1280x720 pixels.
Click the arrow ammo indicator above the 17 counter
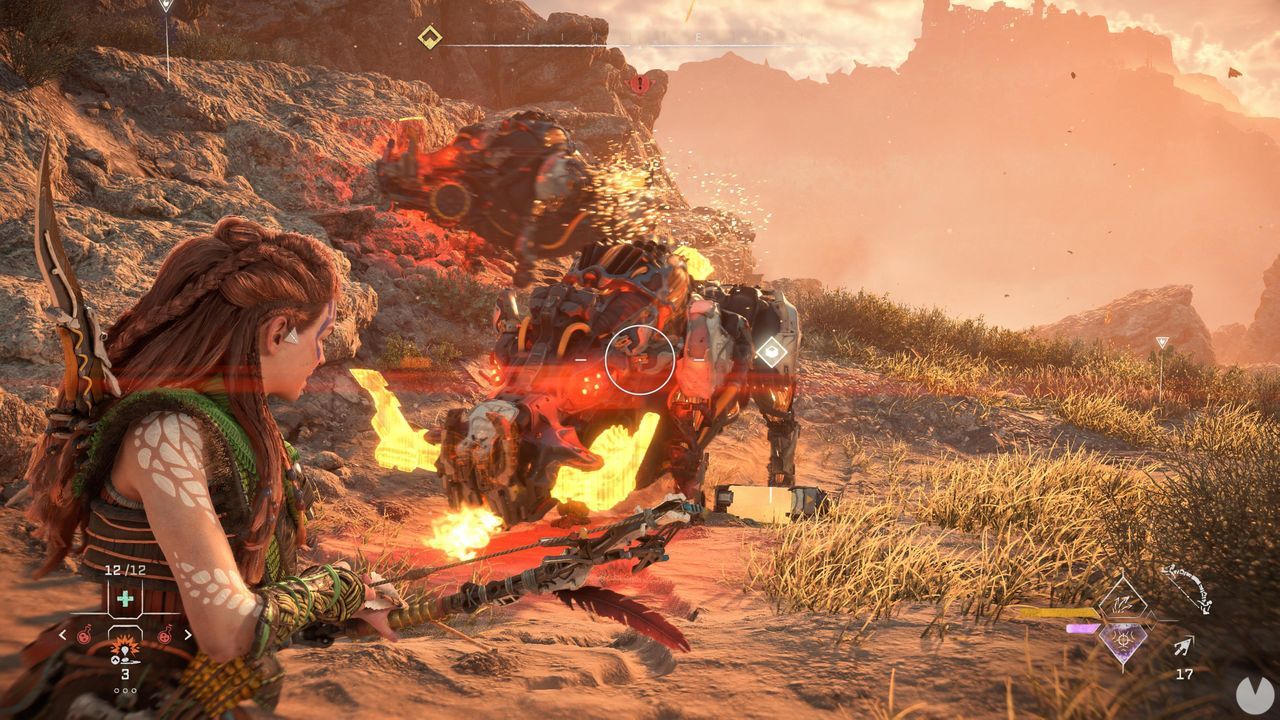1183,645
